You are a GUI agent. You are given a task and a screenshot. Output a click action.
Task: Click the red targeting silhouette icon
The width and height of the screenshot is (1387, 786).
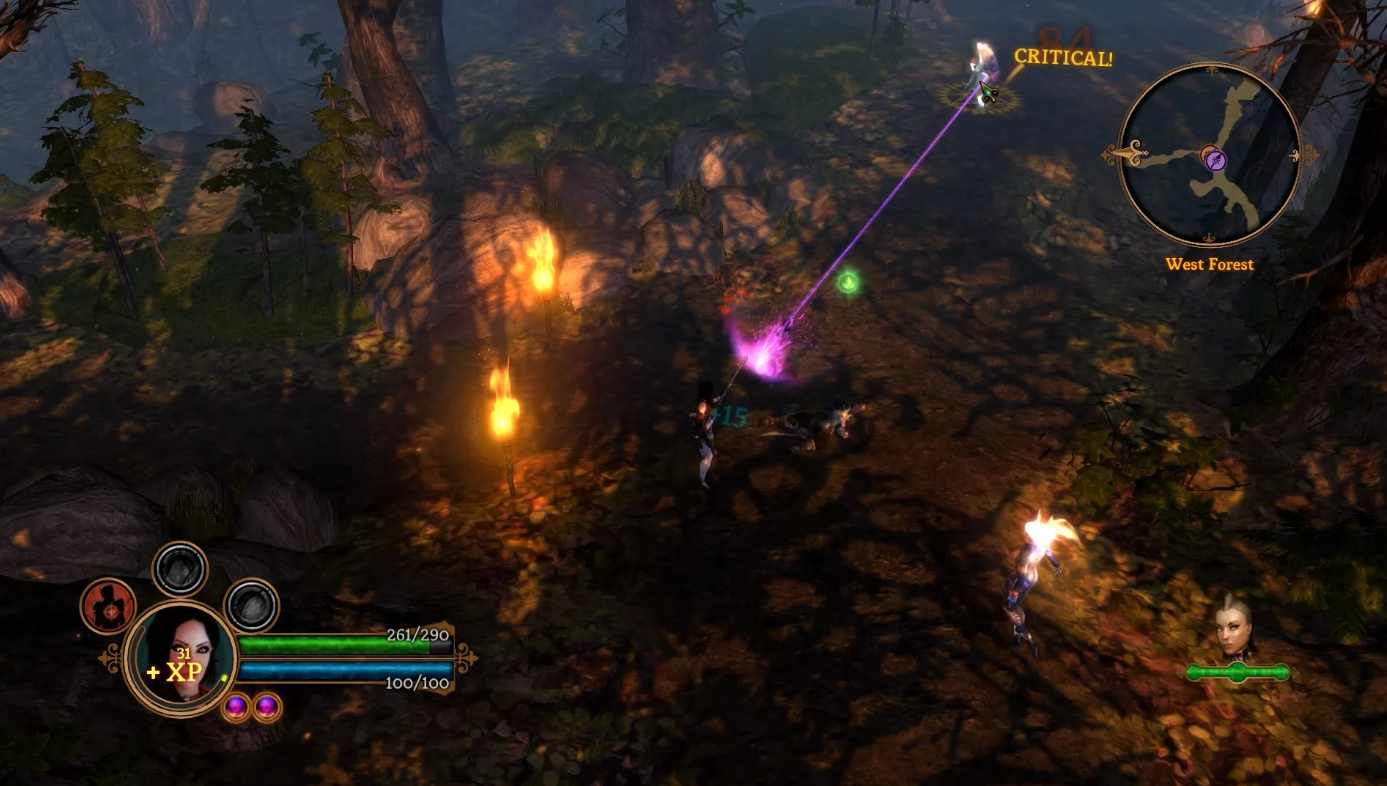point(107,605)
